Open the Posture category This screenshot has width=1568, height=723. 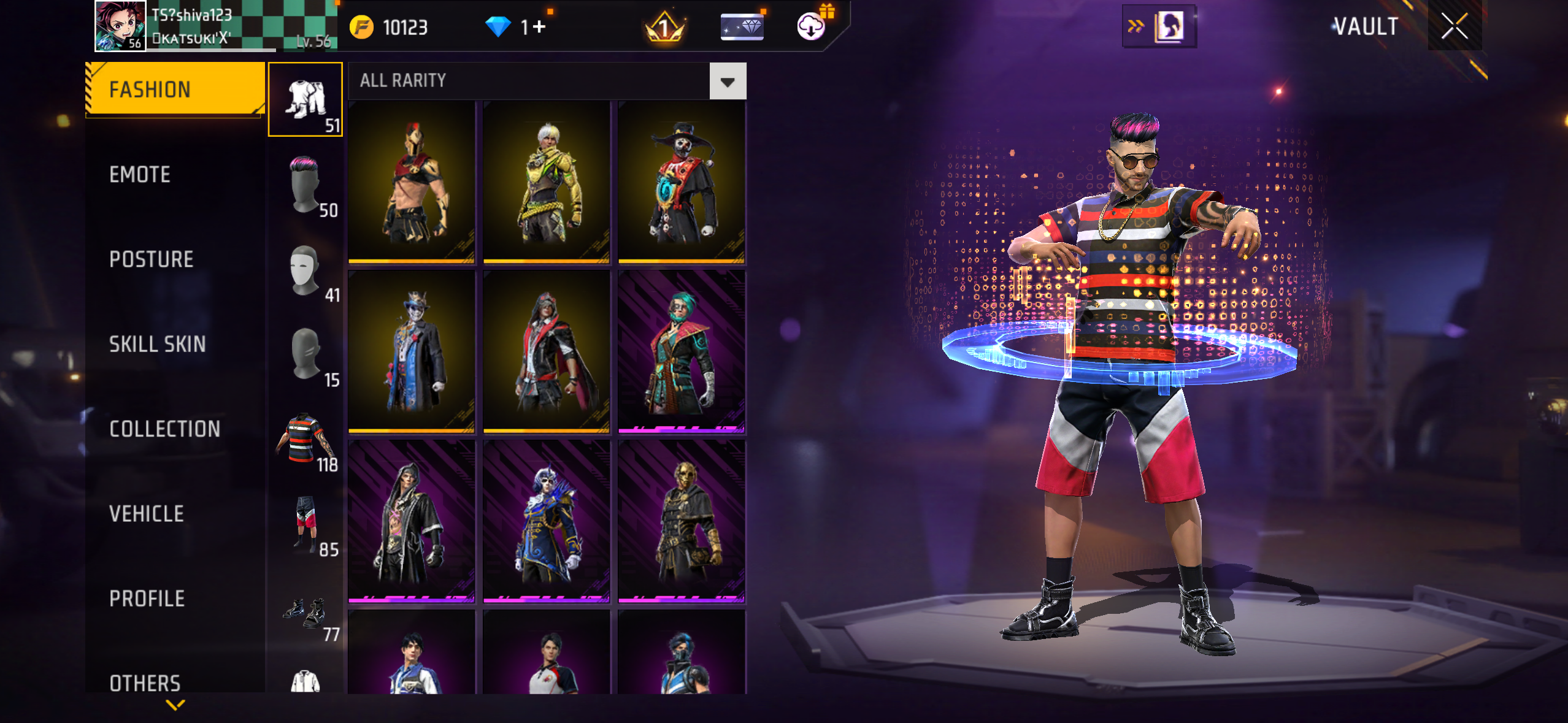(151, 259)
